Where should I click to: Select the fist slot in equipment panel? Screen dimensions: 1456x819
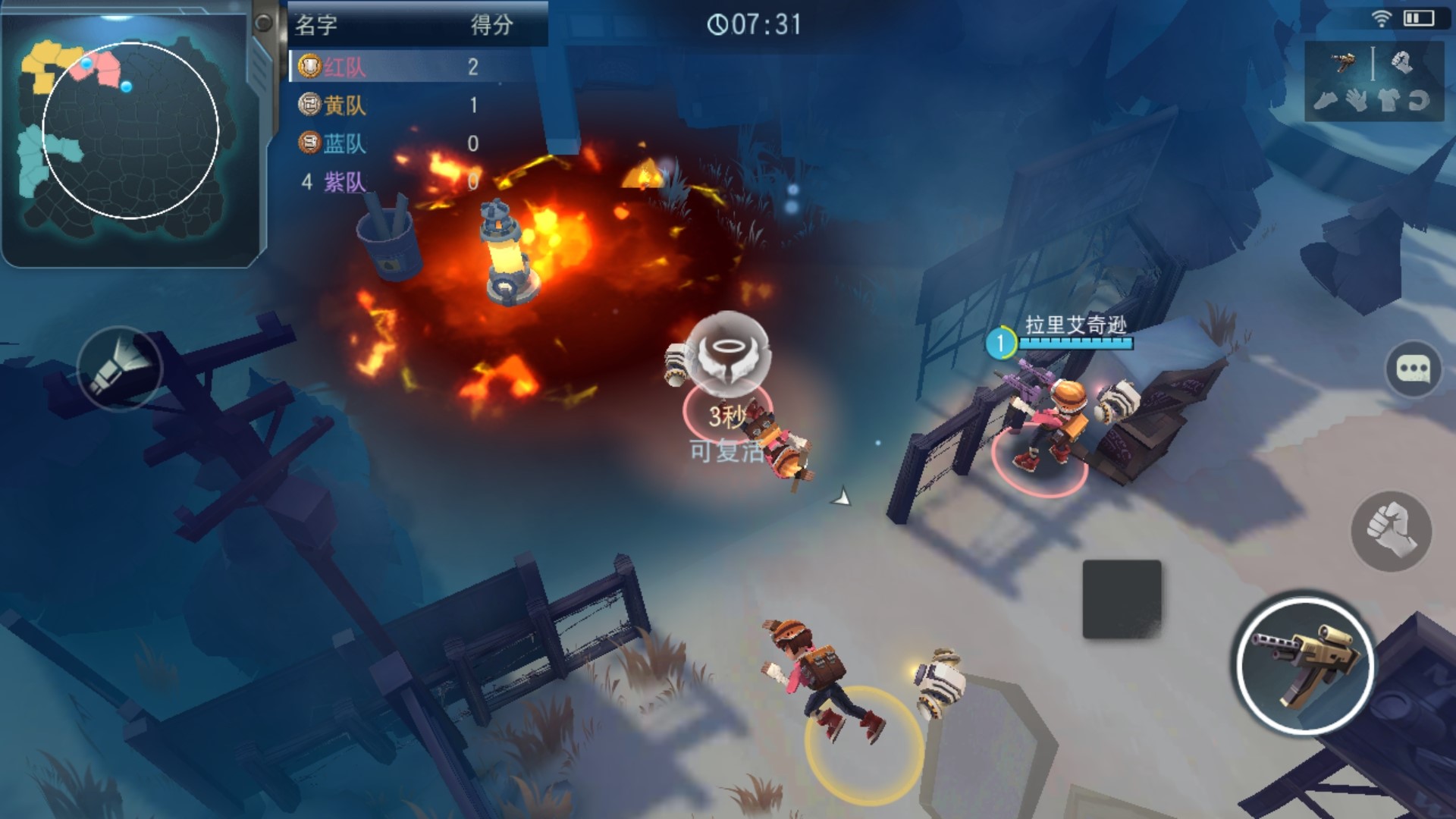pyautogui.click(x=1401, y=62)
